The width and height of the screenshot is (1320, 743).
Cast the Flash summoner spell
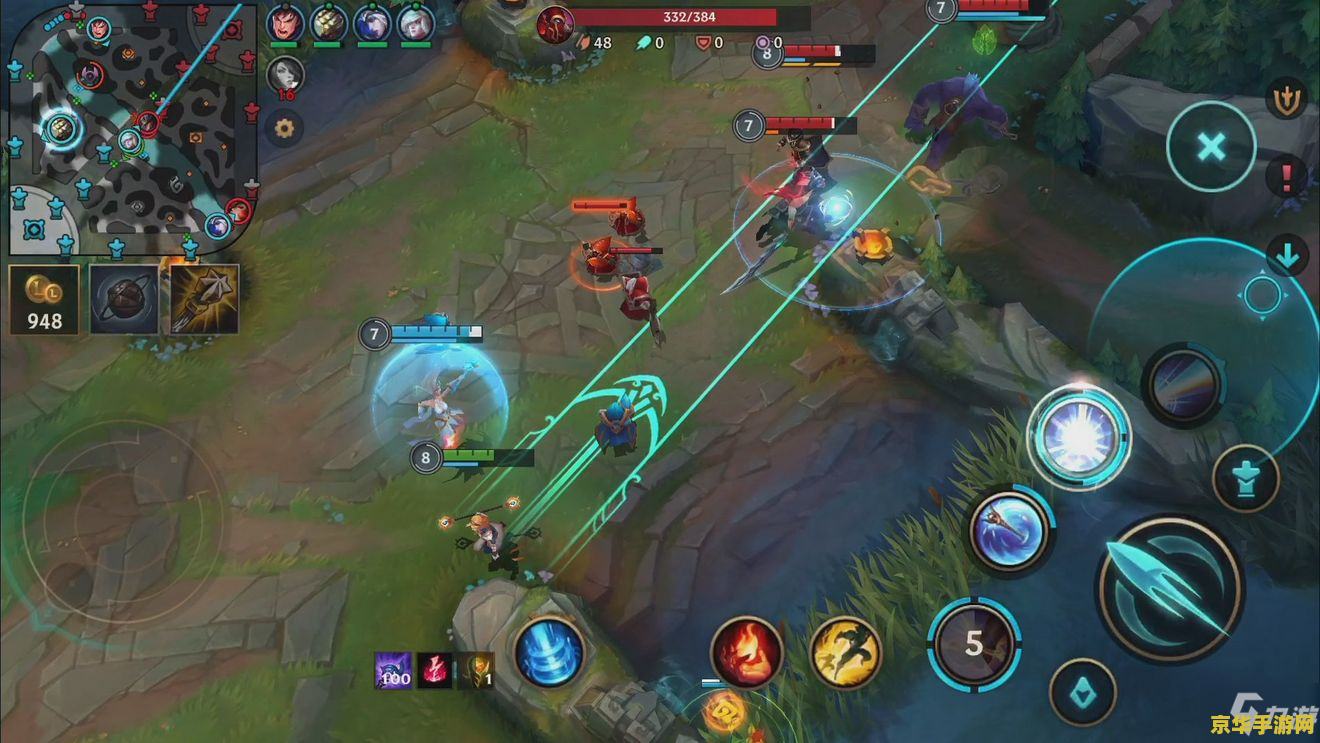845,652
